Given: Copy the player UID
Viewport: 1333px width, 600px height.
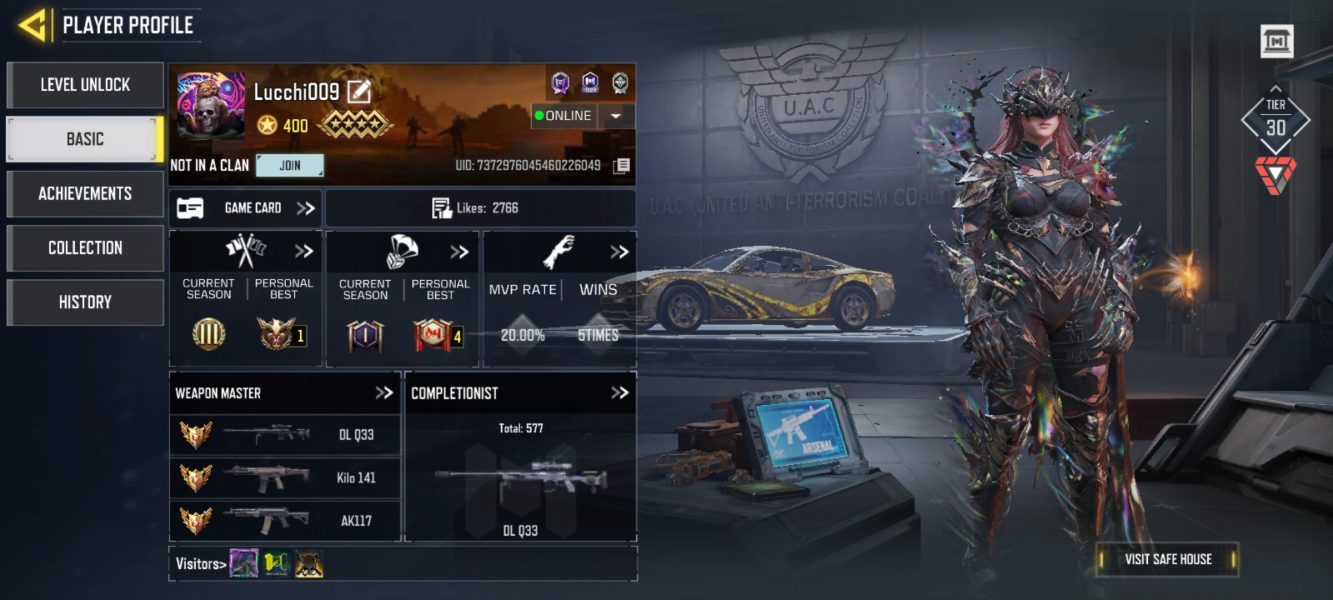Looking at the screenshot, I should (621, 165).
